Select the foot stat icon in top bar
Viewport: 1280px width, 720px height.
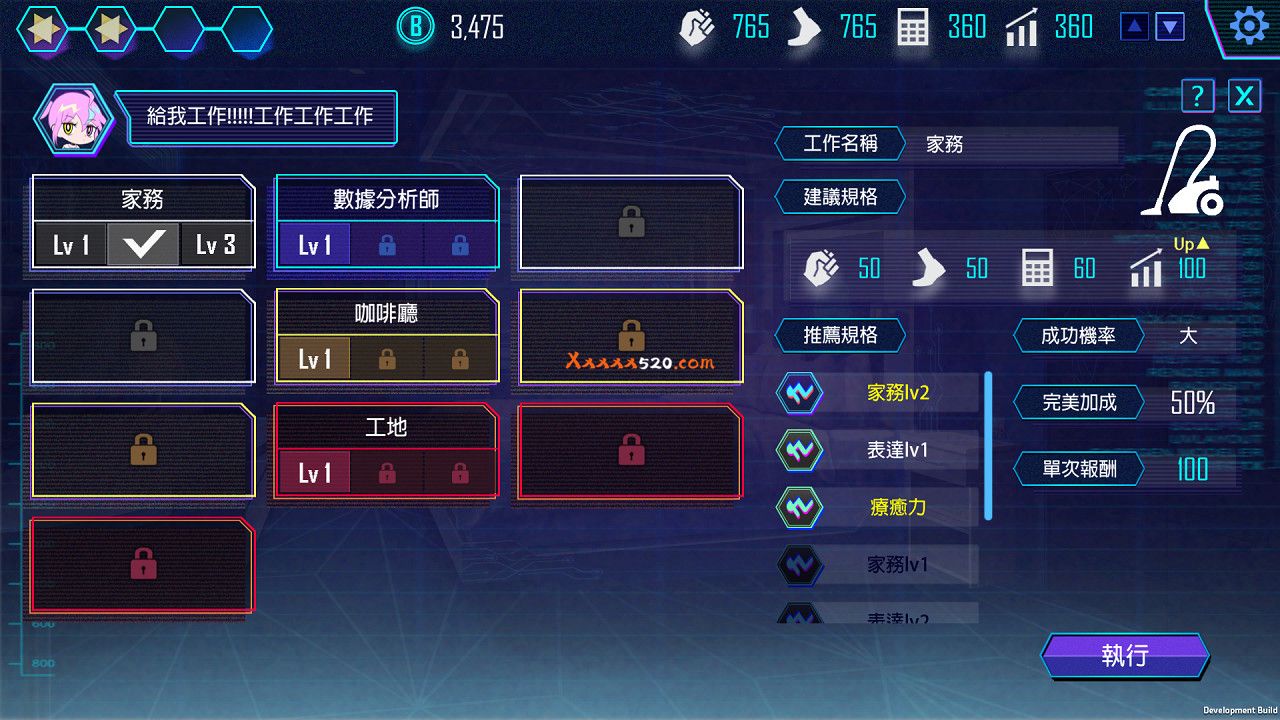click(806, 26)
